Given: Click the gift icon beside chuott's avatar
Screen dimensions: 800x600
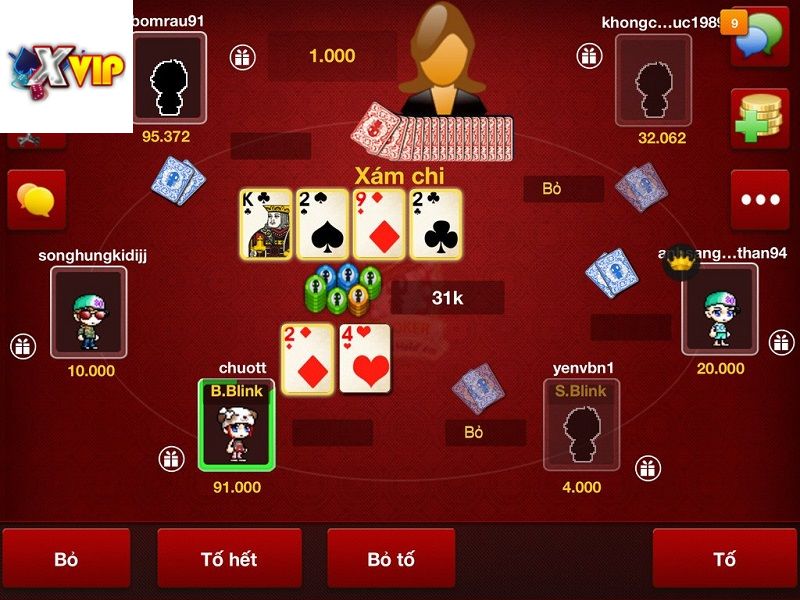Looking at the screenshot, I should (172, 459).
